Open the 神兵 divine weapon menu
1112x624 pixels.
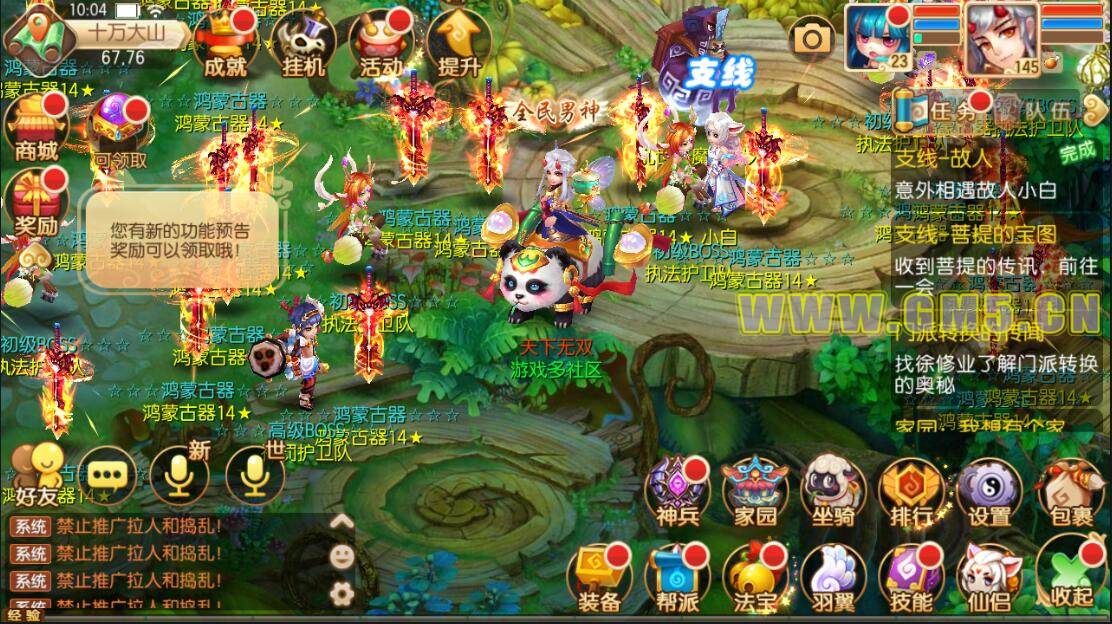tap(678, 491)
